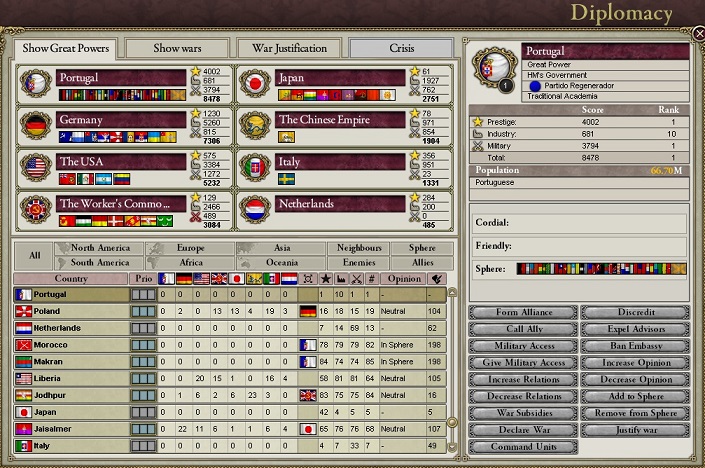The image size is (705, 468).
Task: Choose Morocco in the country list
Action: pos(70,345)
